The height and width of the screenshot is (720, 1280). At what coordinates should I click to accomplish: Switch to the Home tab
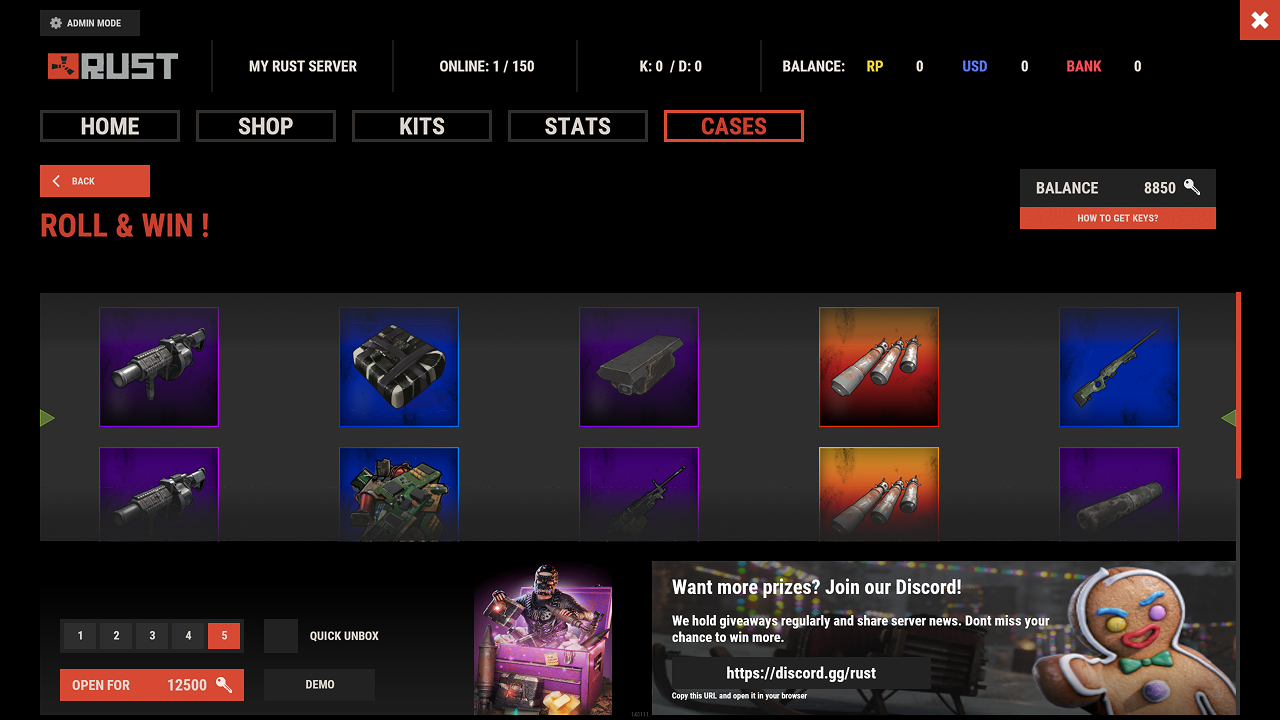pyautogui.click(x=110, y=126)
